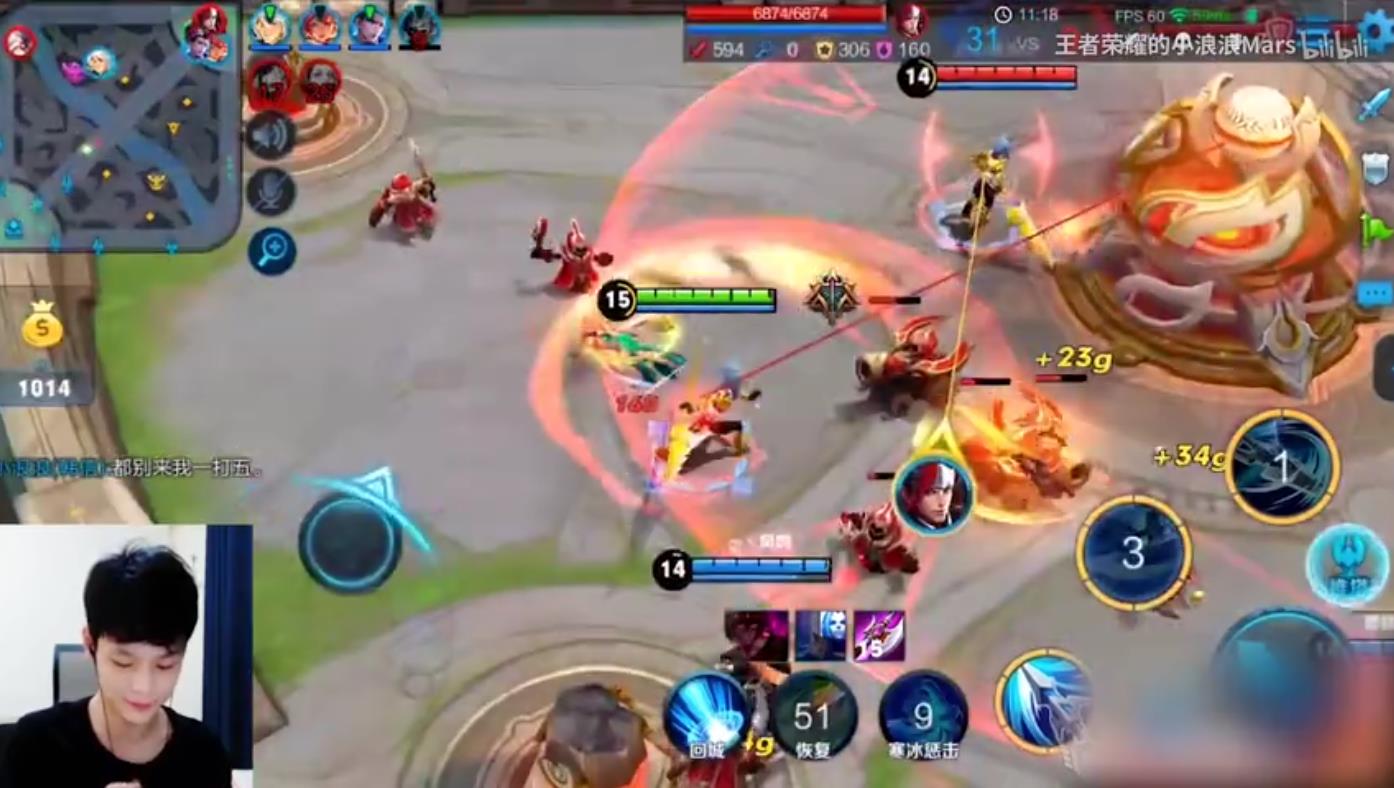
Task: Activate the purple axe item icon
Action: (x=880, y=636)
